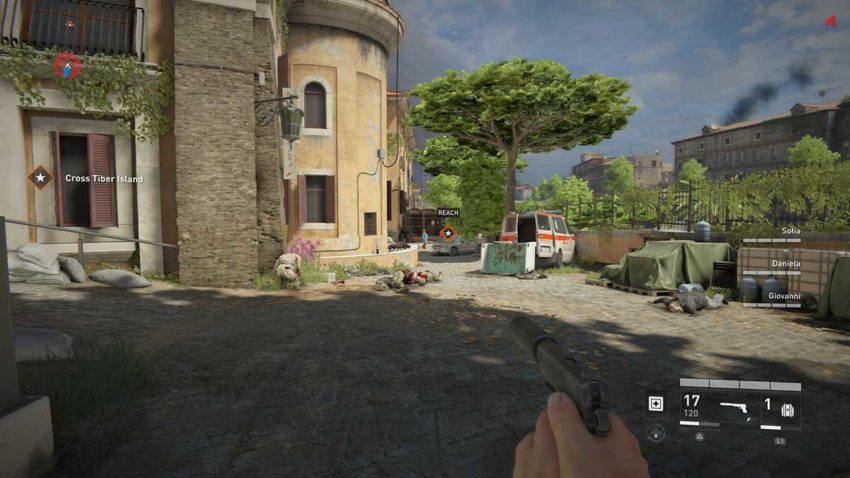
Task: Click the red connection signal icon
Action: point(830,20)
